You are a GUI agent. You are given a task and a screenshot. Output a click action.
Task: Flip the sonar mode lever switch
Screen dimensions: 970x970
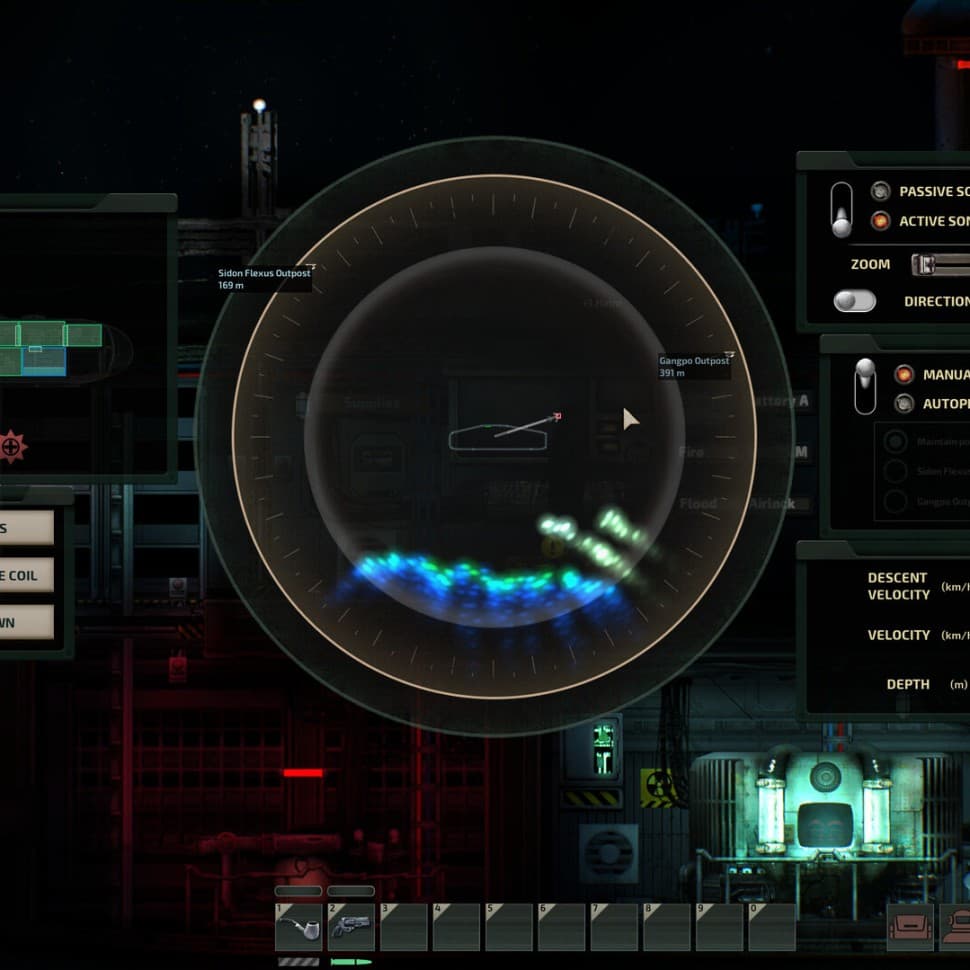click(x=842, y=209)
